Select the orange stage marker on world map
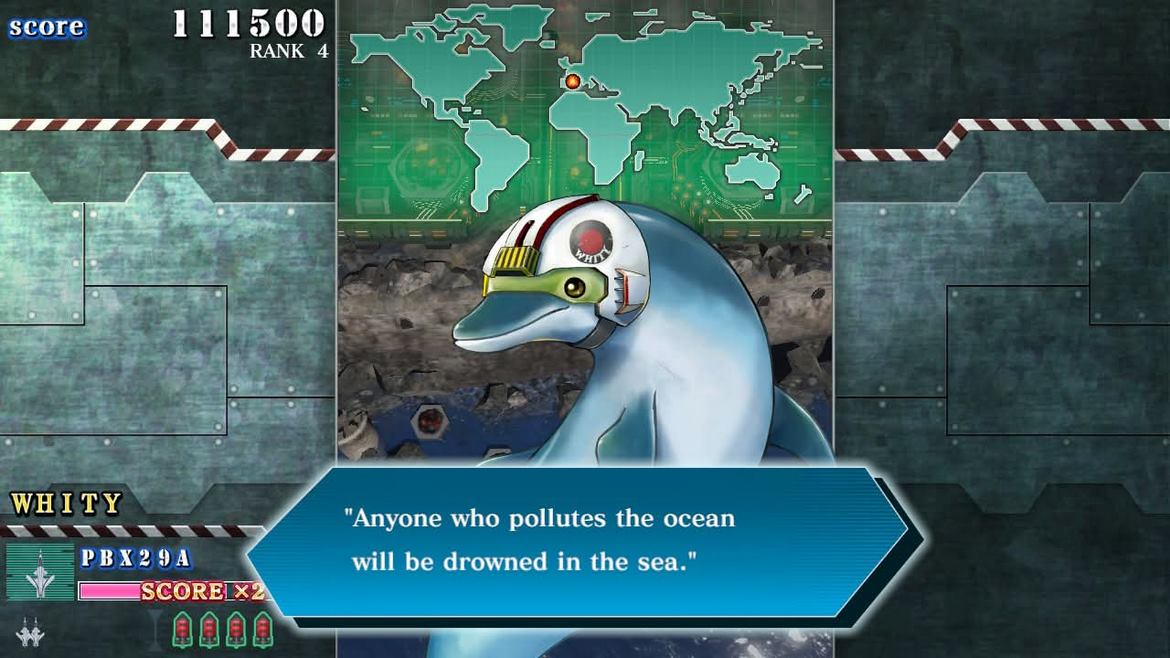Viewport: 1170px width, 658px height. pos(573,81)
